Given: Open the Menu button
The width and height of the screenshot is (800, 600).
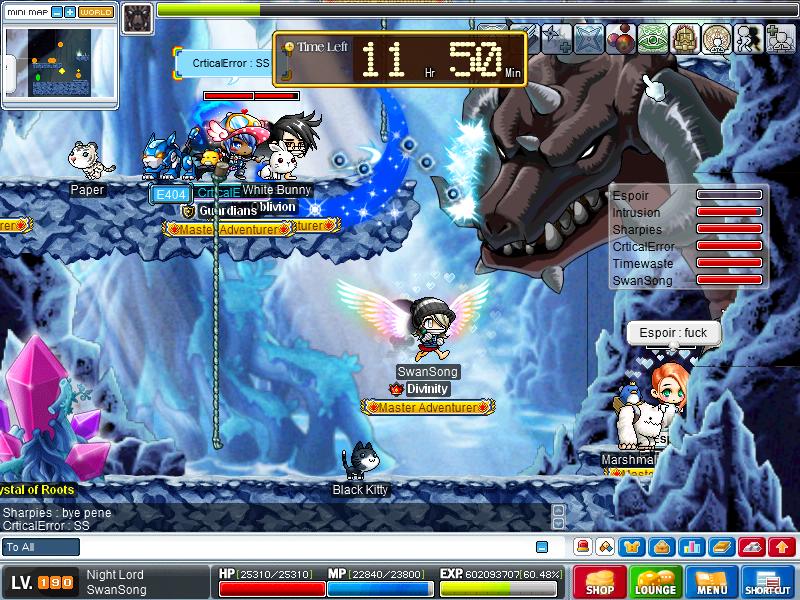Looking at the screenshot, I should click(712, 582).
